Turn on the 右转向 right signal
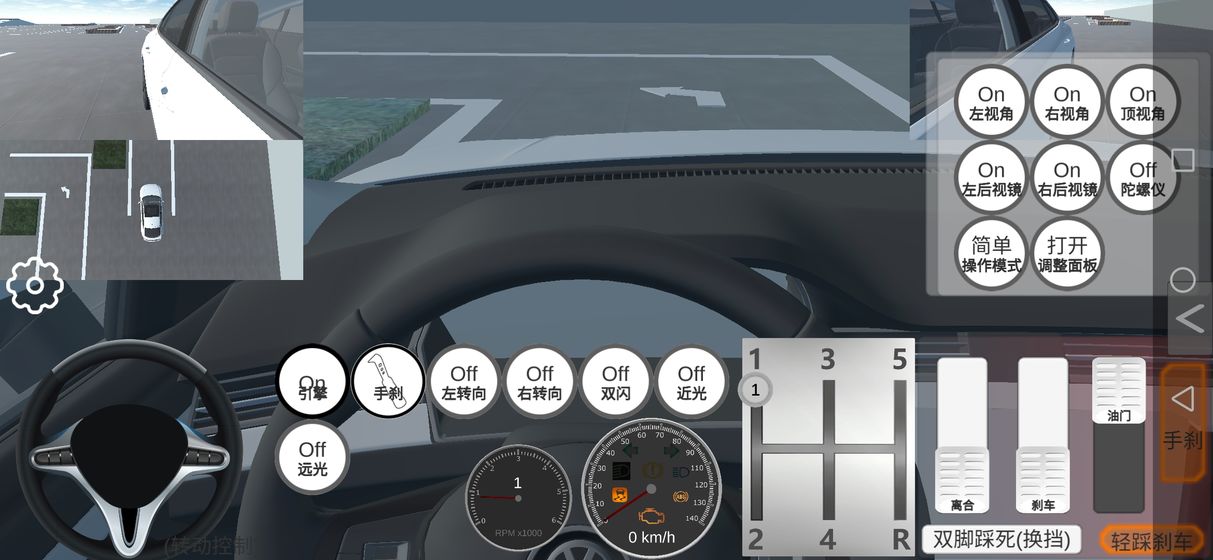 [540, 382]
